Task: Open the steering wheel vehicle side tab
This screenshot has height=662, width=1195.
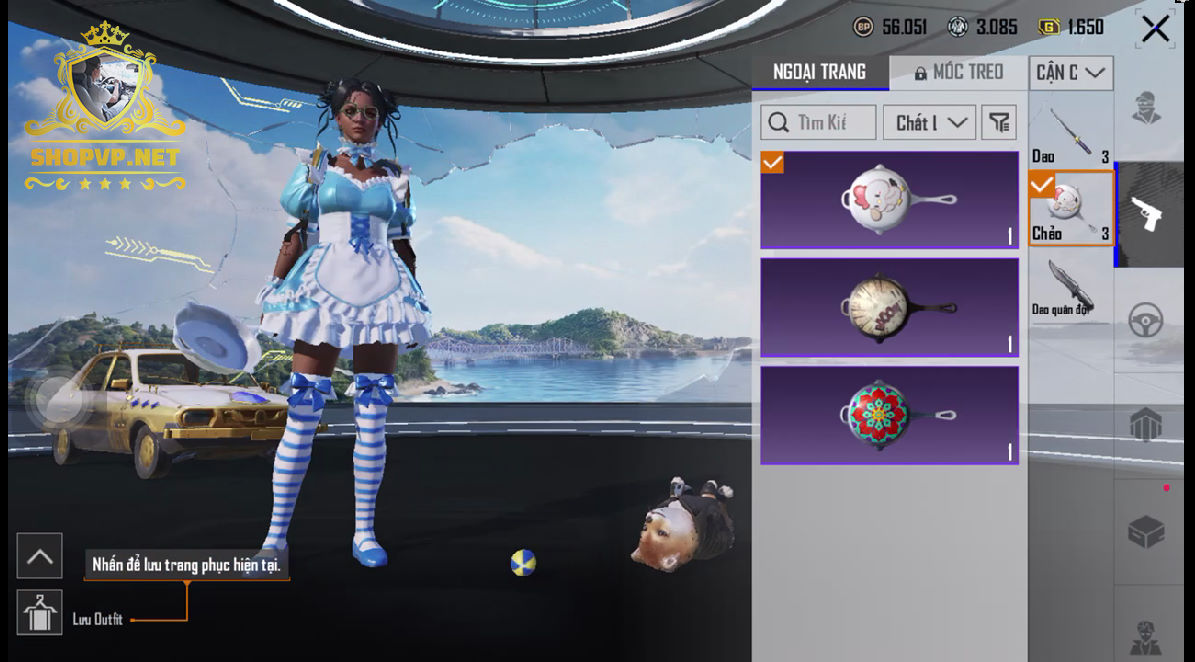Action: point(1145,321)
